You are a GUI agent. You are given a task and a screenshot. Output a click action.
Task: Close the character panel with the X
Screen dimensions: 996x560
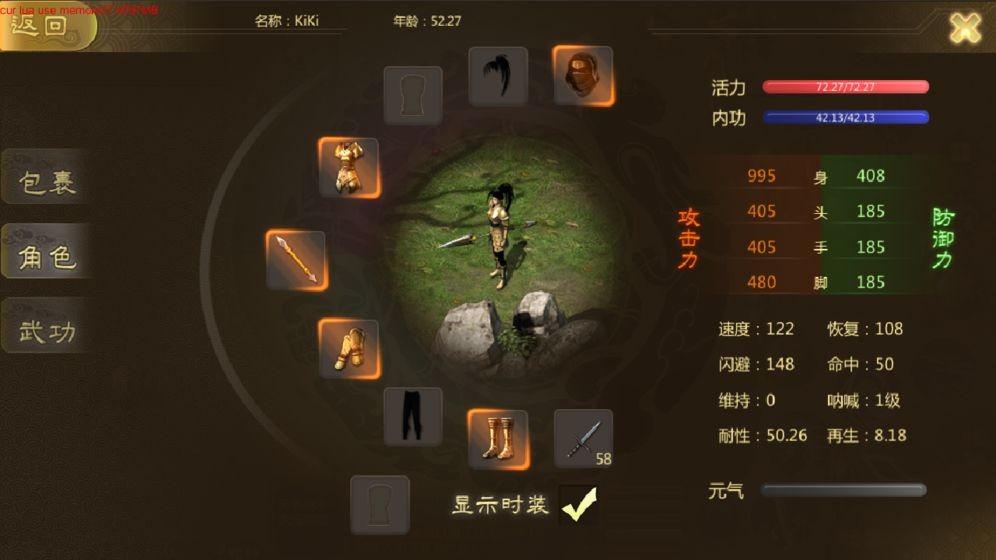pos(964,28)
